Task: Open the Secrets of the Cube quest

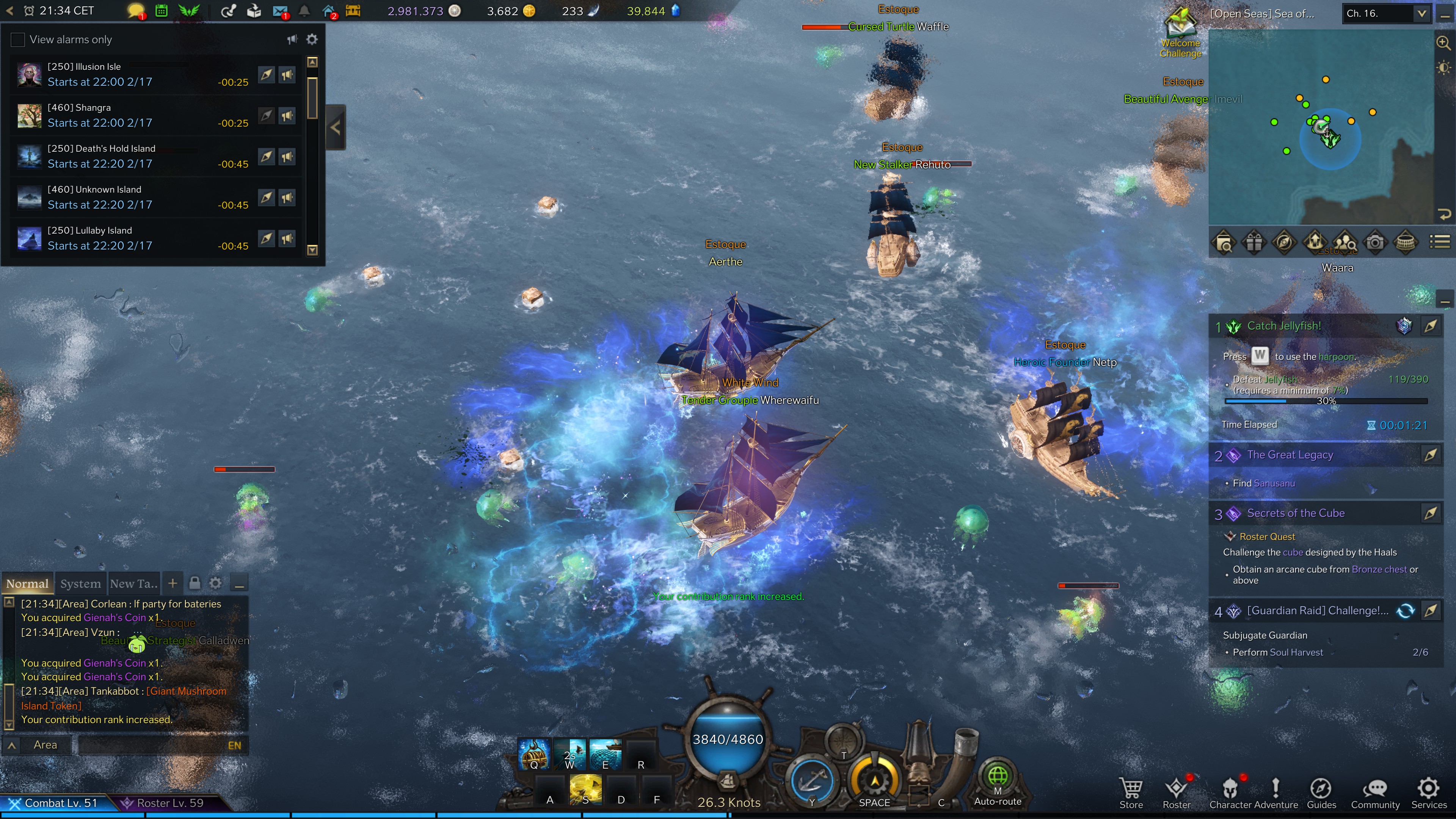Action: point(1296,513)
